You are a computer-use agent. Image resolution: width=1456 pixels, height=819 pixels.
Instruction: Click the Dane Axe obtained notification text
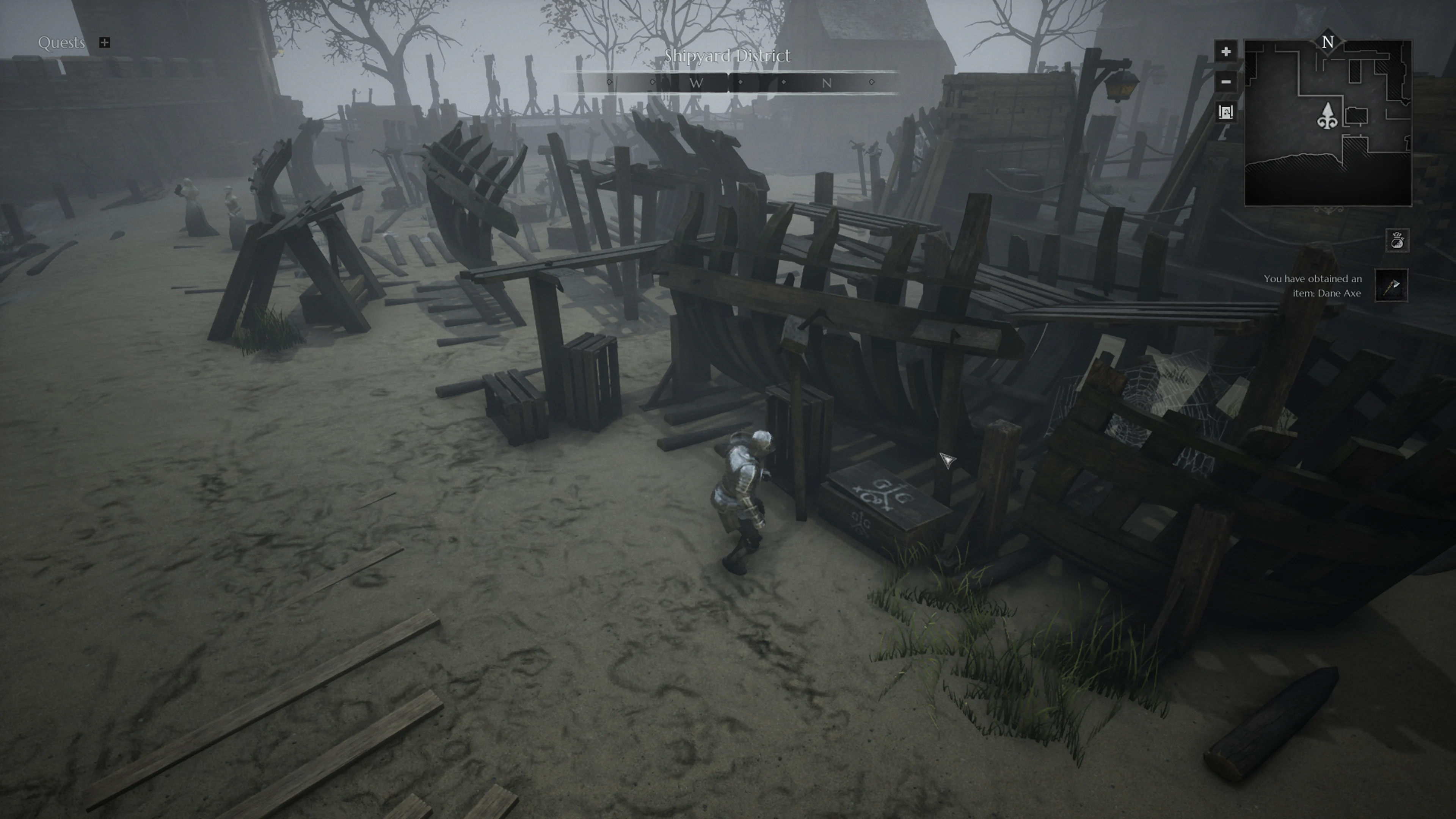1311,286
